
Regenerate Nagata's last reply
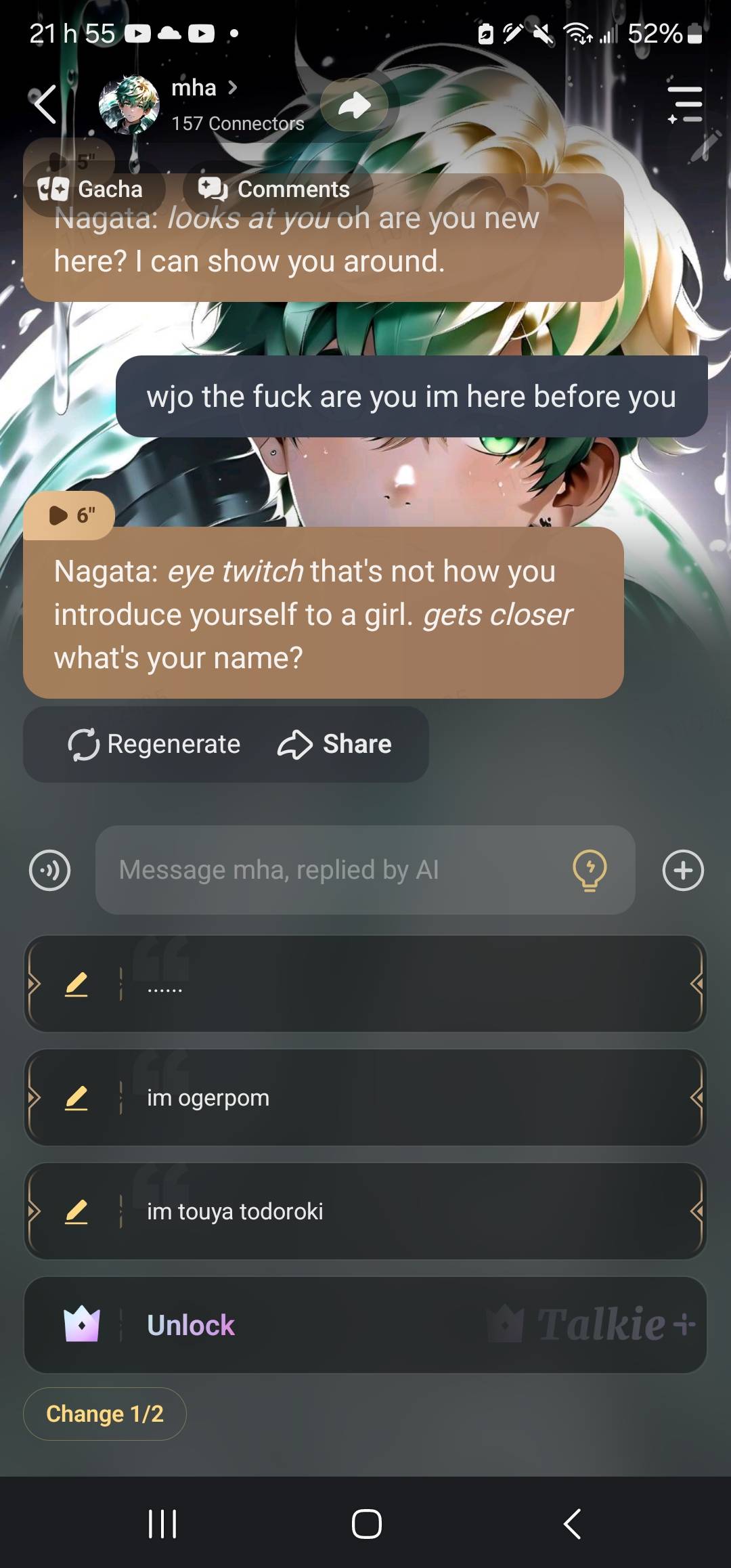[x=154, y=744]
